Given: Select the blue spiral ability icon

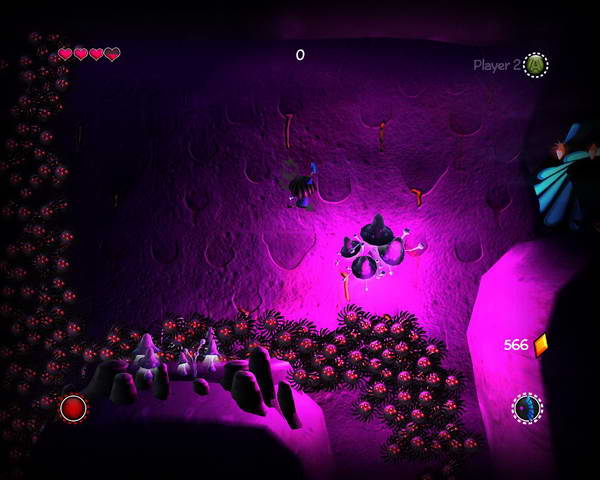Looking at the screenshot, I should pos(527,408).
